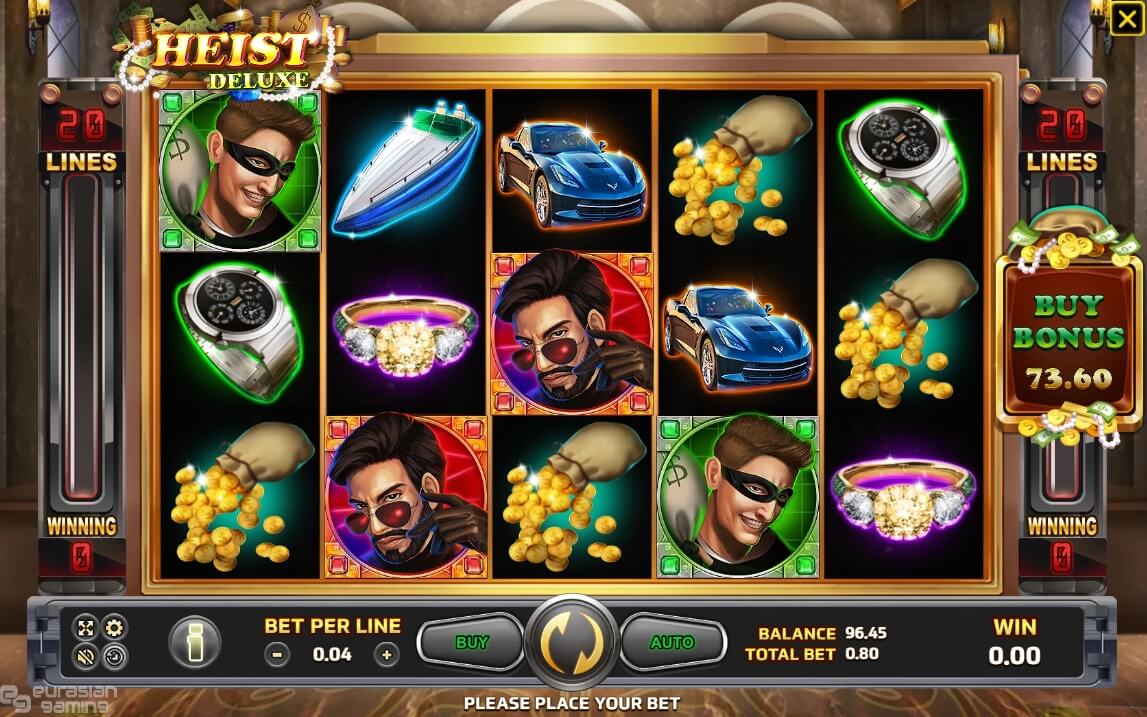Screen dimensions: 1147x717
Task: Open the gear settings
Action: coord(115,629)
